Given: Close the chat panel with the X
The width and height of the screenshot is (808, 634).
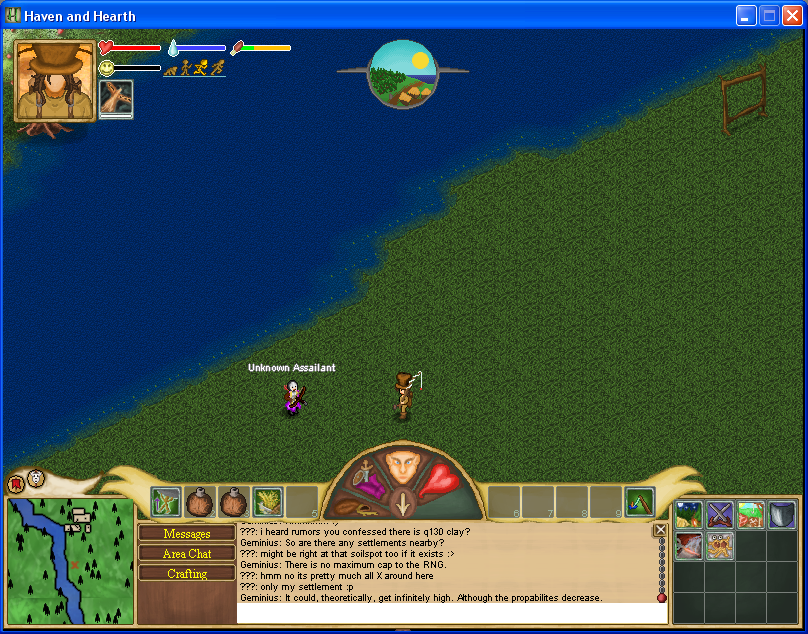Looking at the screenshot, I should pyautogui.click(x=660, y=530).
